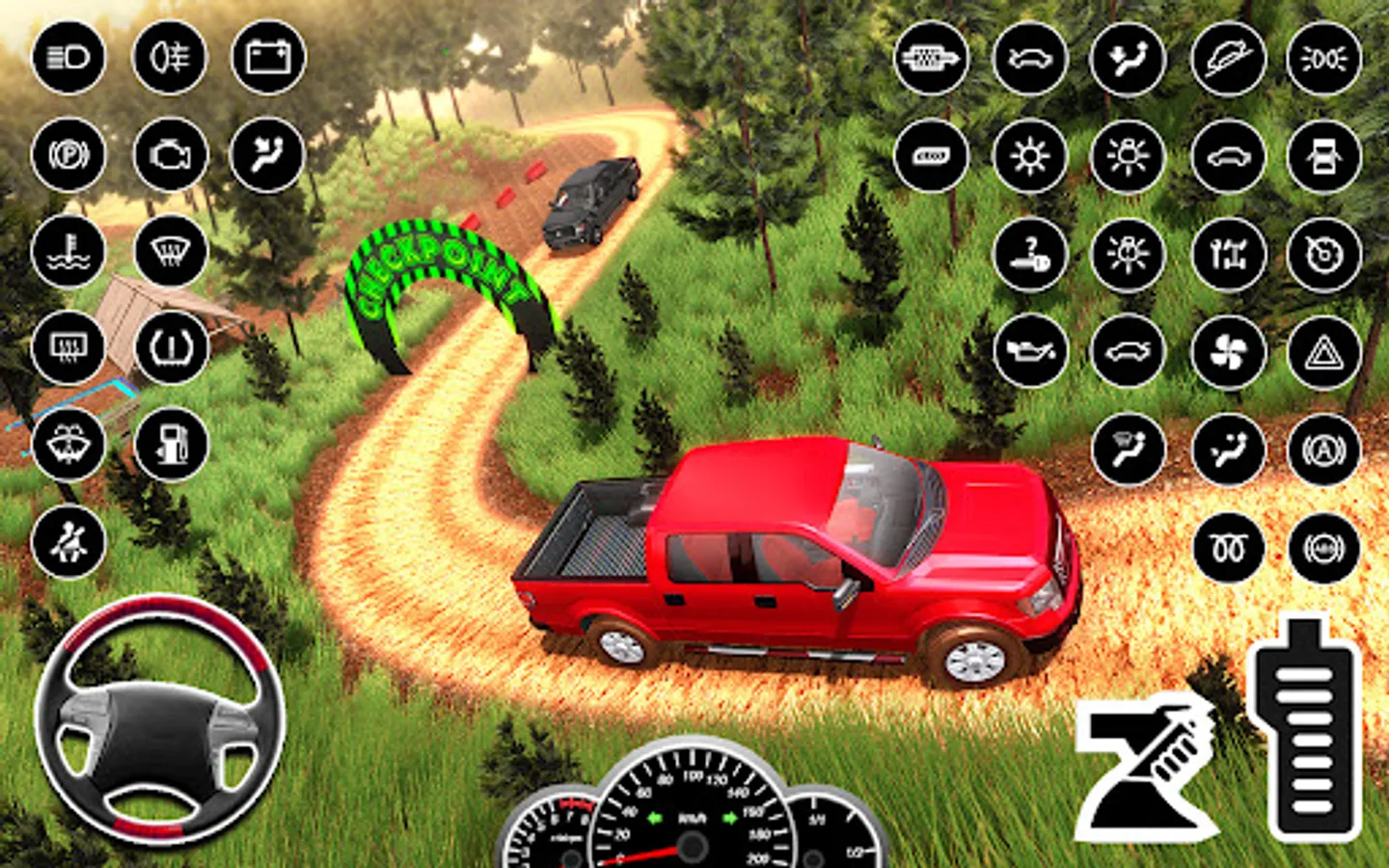This screenshot has height=868, width=1389.
Task: Toggle the windshield defrost icon
Action: pyautogui.click(x=171, y=251)
